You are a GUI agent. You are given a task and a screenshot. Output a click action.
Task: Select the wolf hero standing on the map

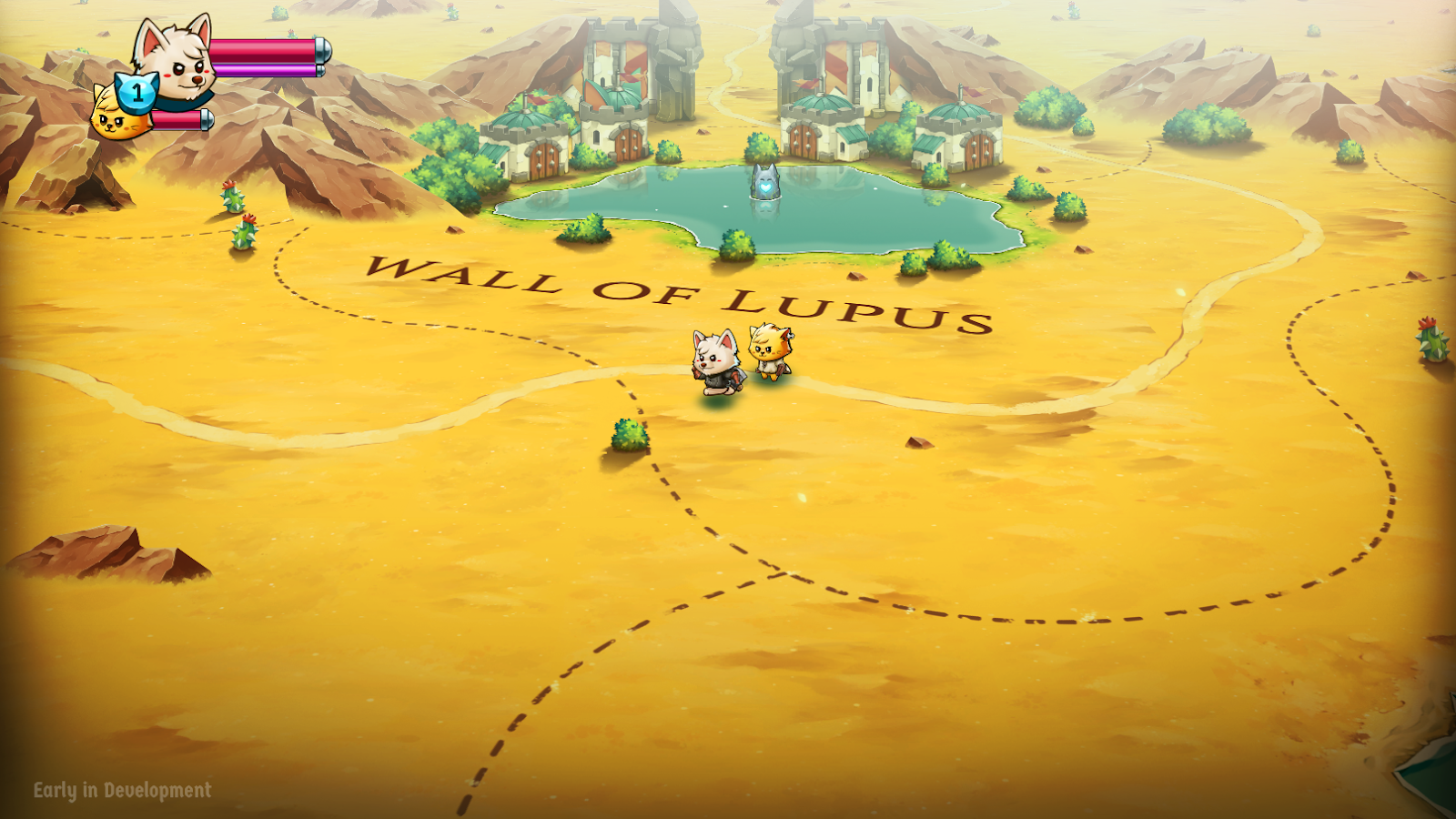click(714, 362)
